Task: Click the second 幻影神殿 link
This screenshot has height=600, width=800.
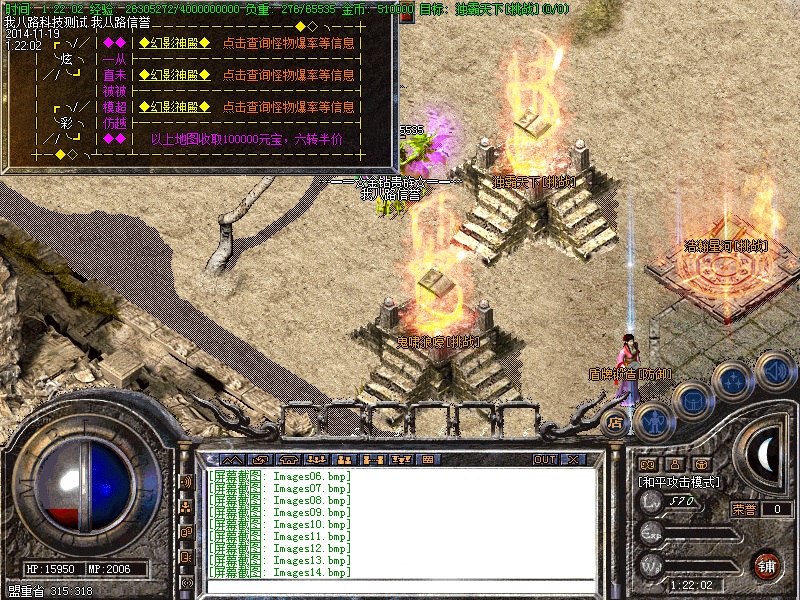Action: [174, 75]
